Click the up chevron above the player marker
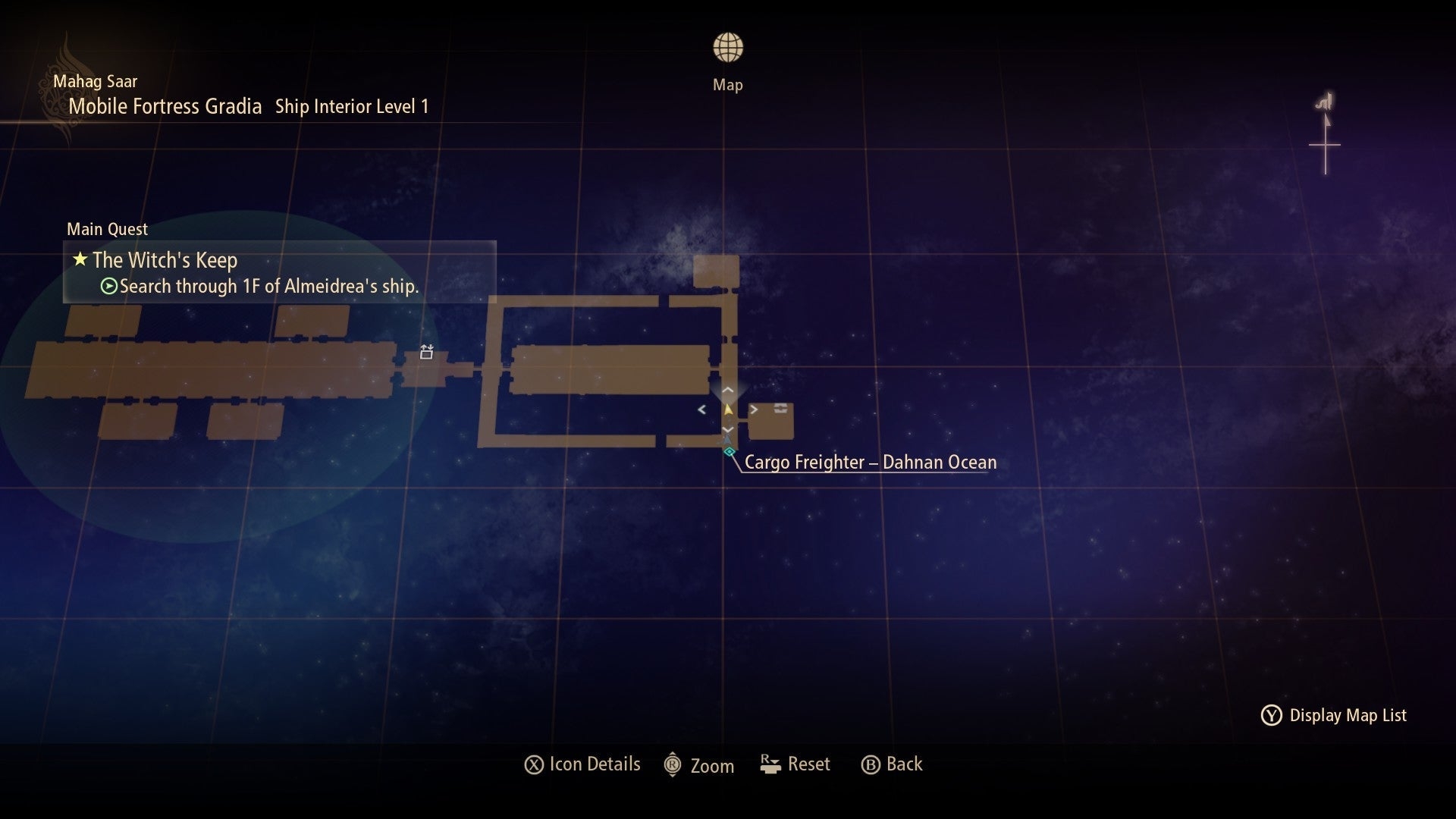This screenshot has width=1456, height=819. pos(727,390)
